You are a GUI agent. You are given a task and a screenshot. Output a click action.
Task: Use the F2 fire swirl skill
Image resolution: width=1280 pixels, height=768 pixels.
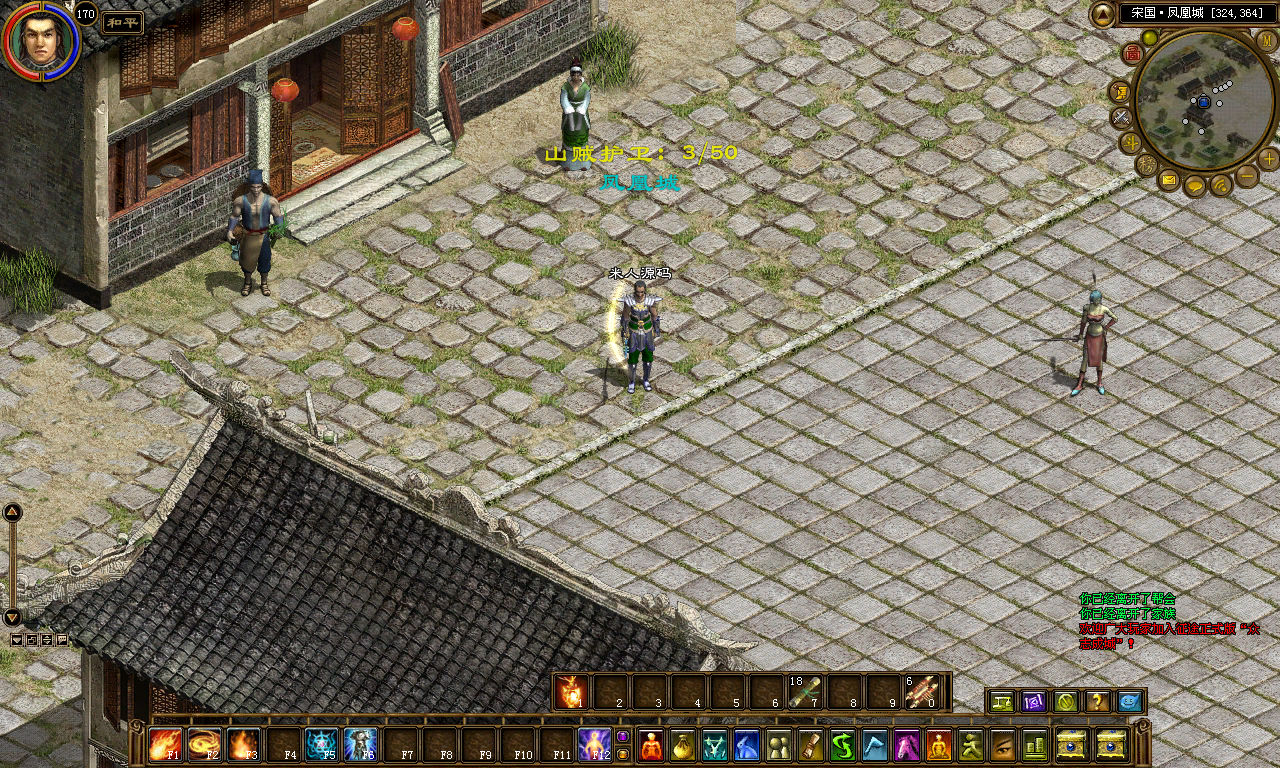[x=204, y=745]
